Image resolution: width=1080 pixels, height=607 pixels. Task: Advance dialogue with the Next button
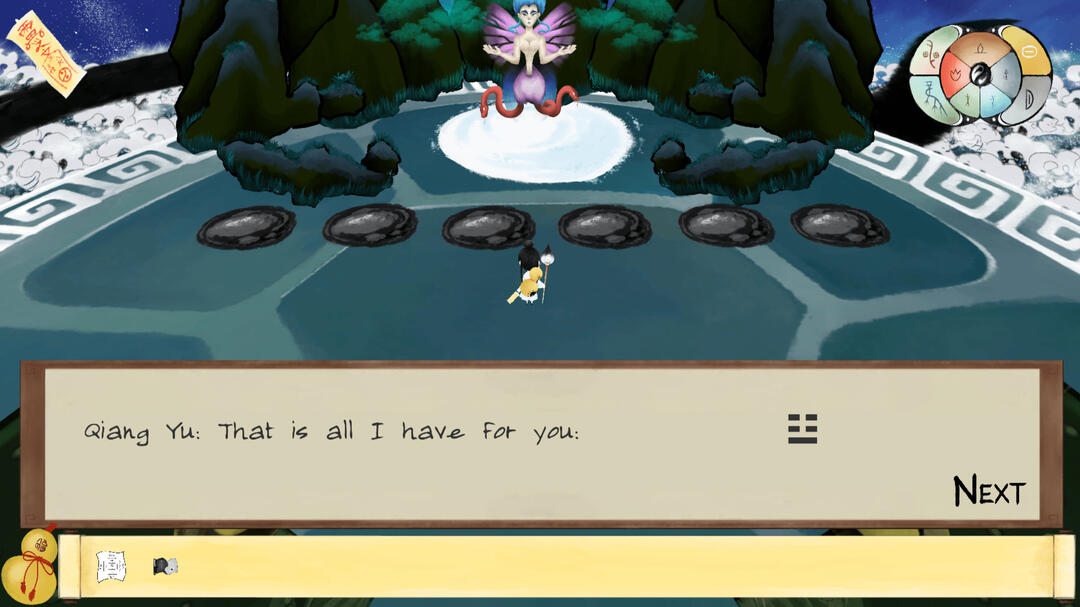[x=988, y=491]
